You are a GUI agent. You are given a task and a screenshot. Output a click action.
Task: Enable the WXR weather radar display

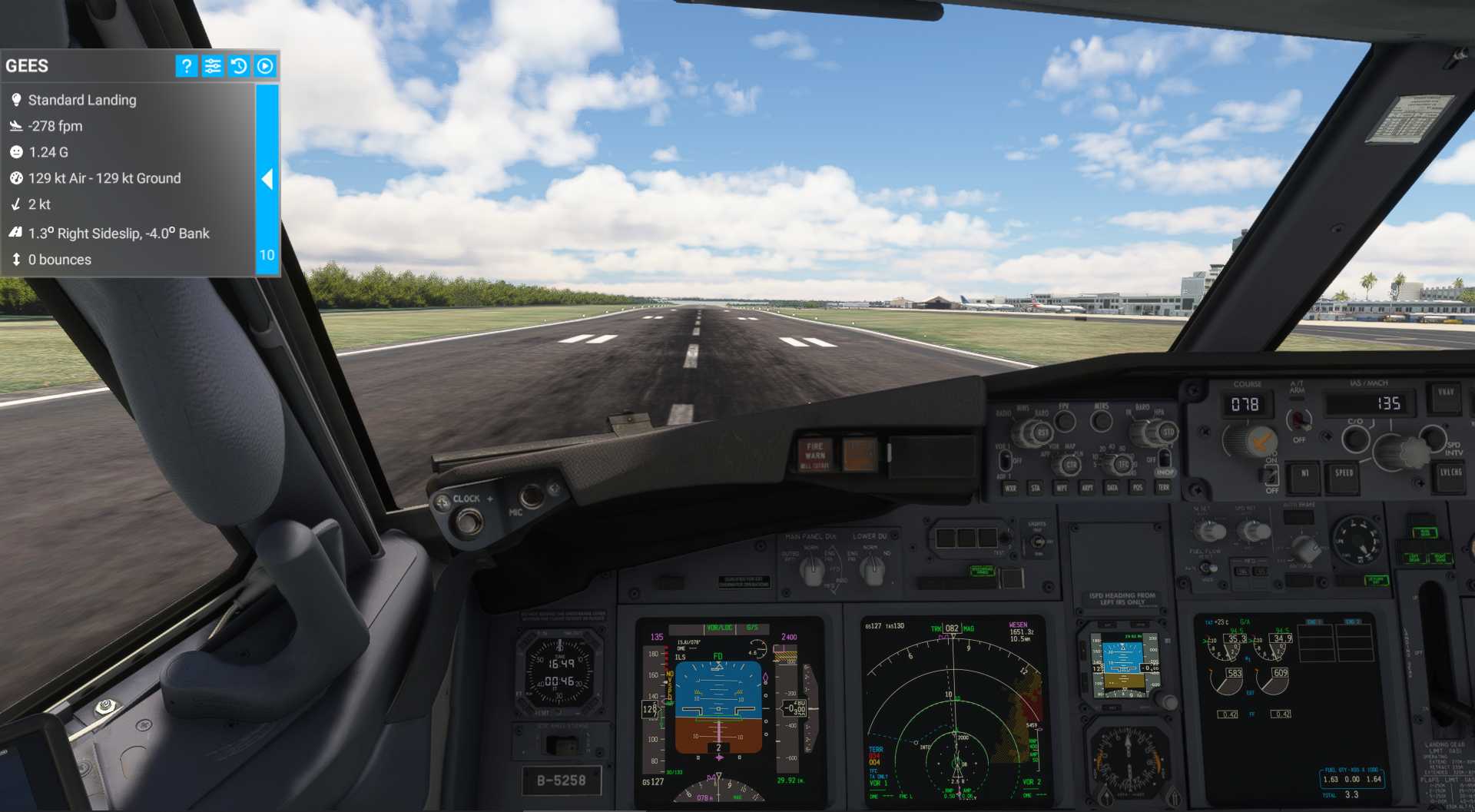pos(1012,489)
